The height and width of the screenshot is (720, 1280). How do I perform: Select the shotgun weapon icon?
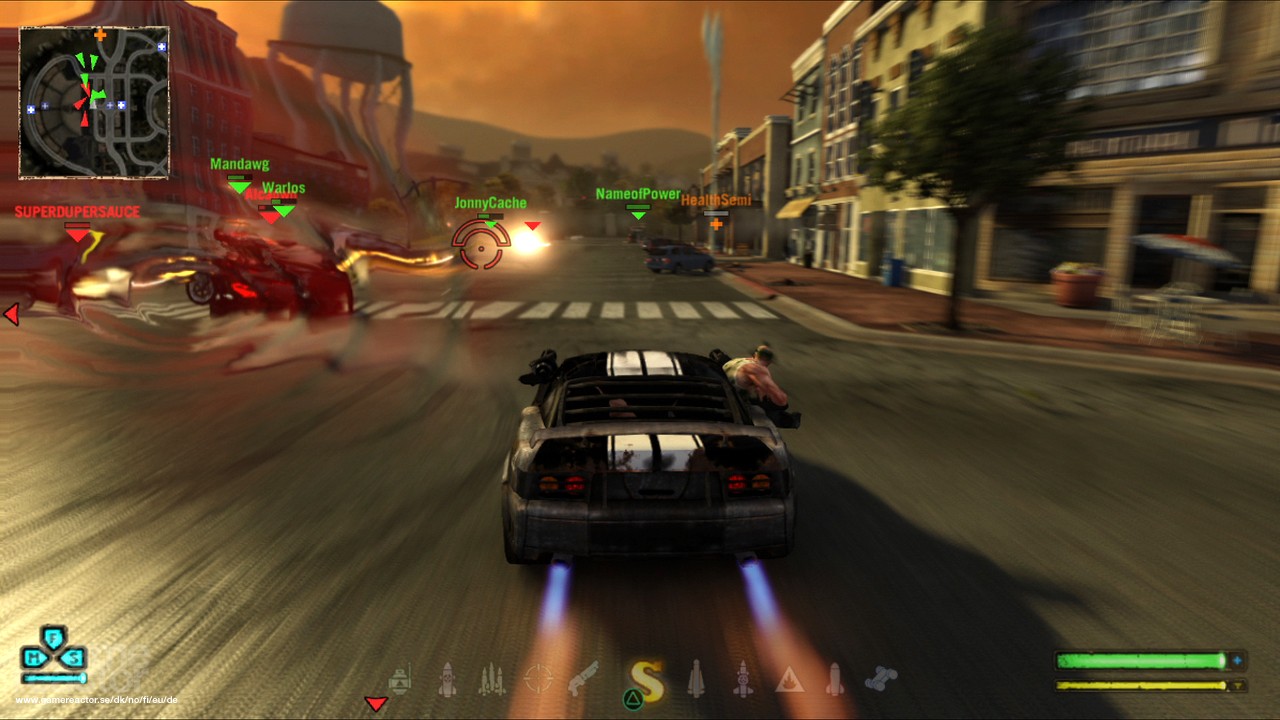tap(585, 678)
